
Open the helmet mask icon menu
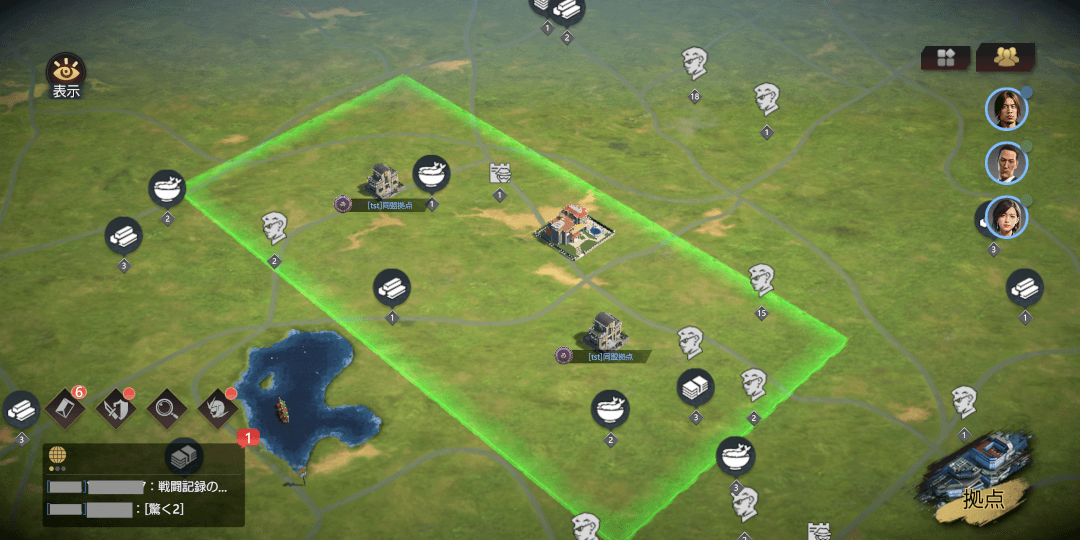pos(216,407)
